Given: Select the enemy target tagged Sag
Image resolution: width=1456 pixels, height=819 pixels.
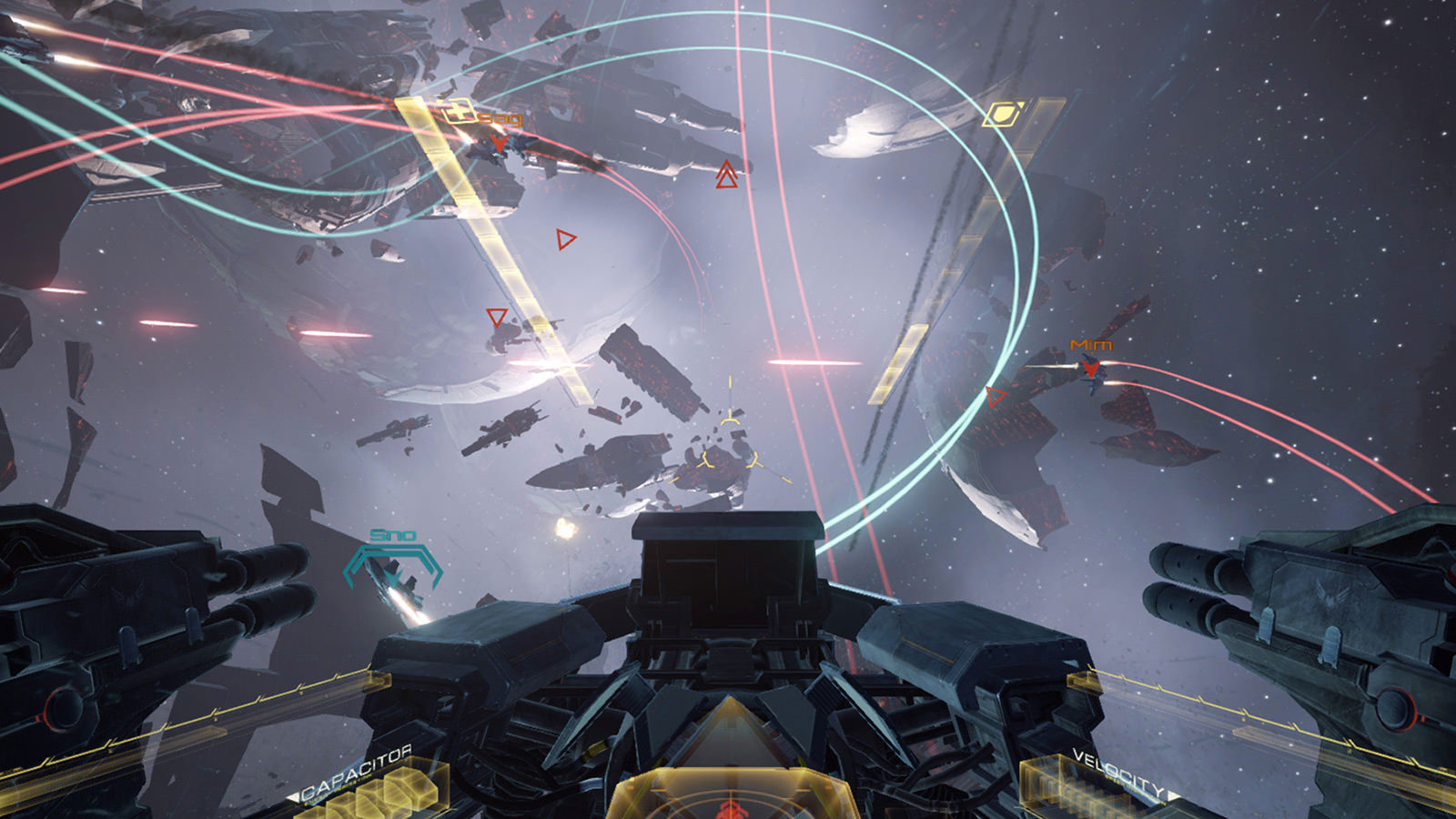Looking at the screenshot, I should tap(498, 142).
